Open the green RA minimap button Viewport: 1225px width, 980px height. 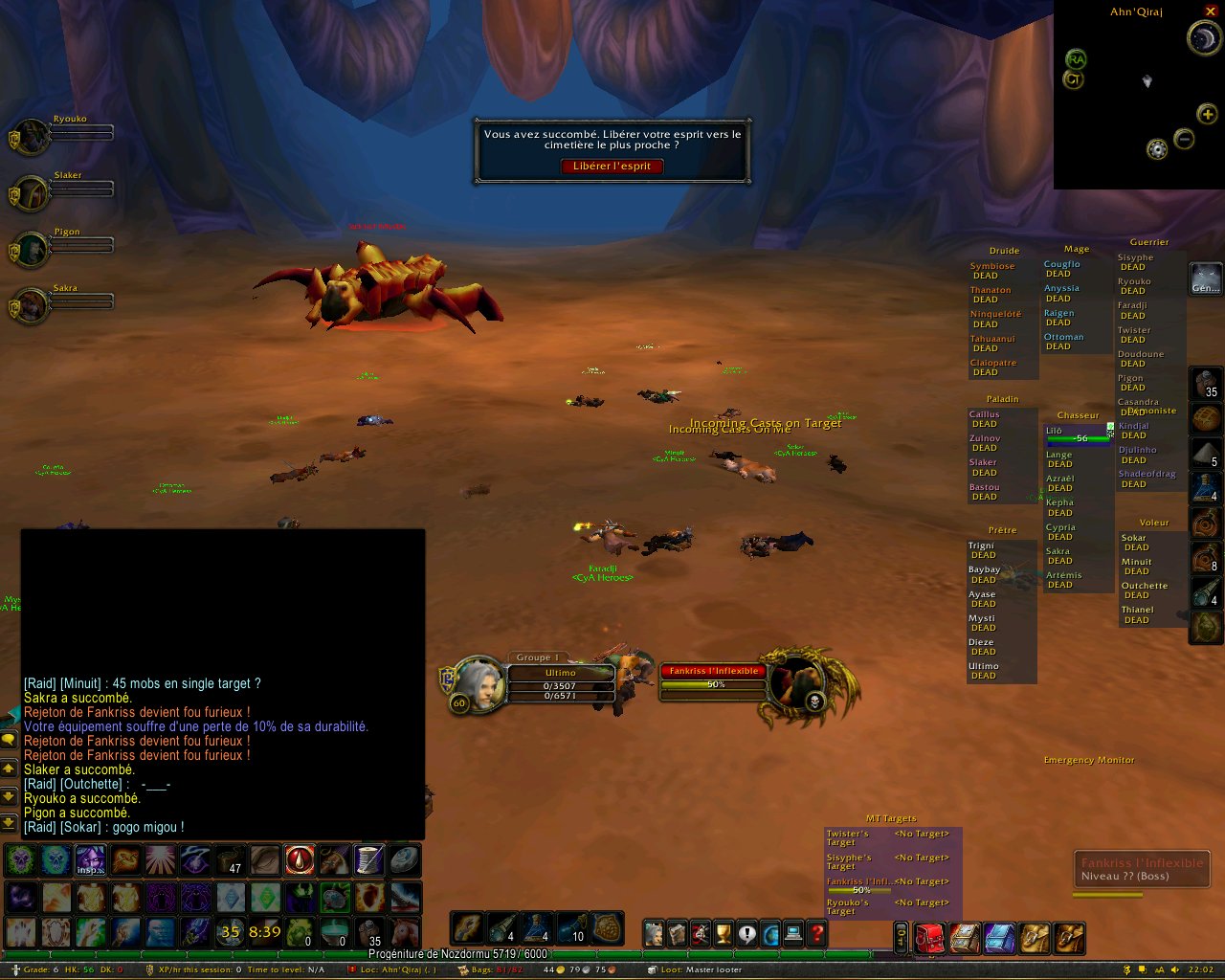[x=1076, y=59]
